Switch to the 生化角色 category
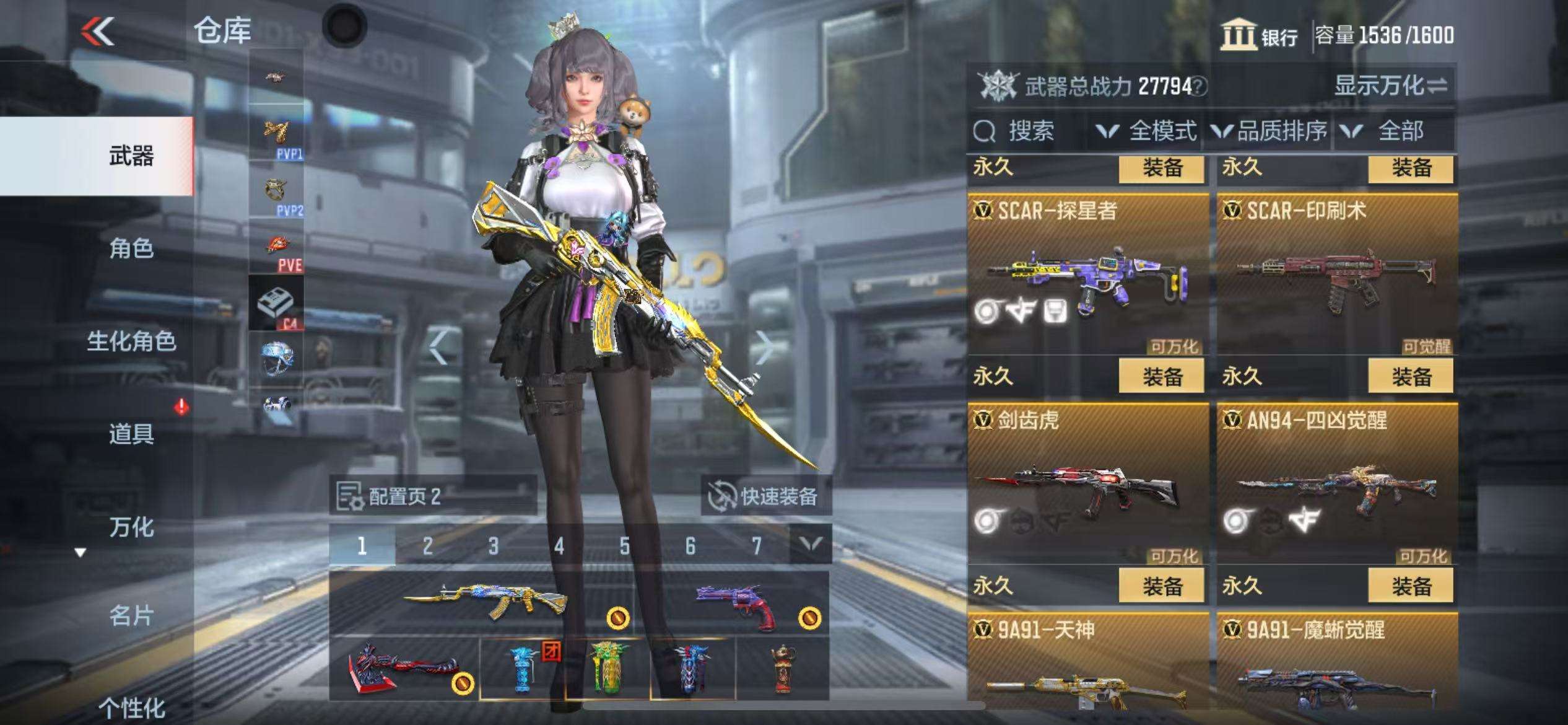 tap(131, 341)
